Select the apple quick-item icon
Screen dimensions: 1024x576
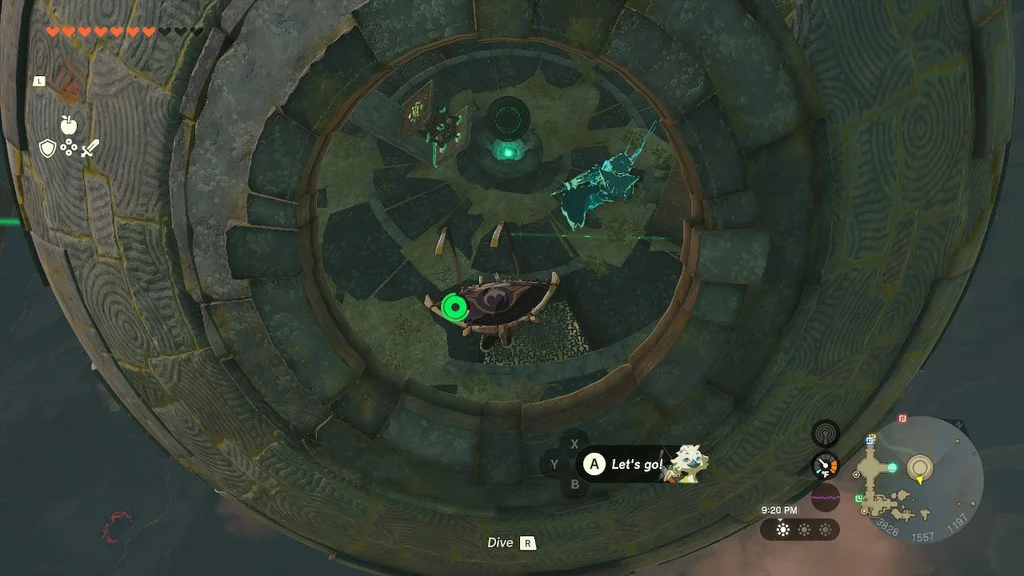tap(68, 125)
